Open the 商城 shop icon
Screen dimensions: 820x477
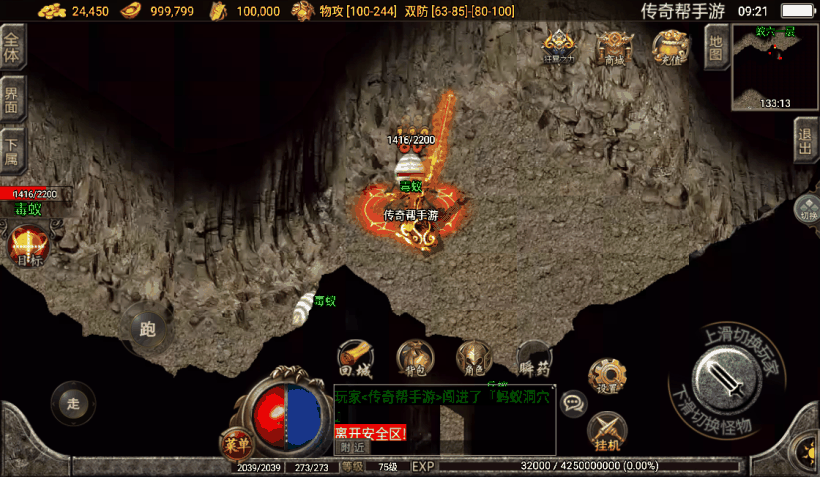coord(613,47)
